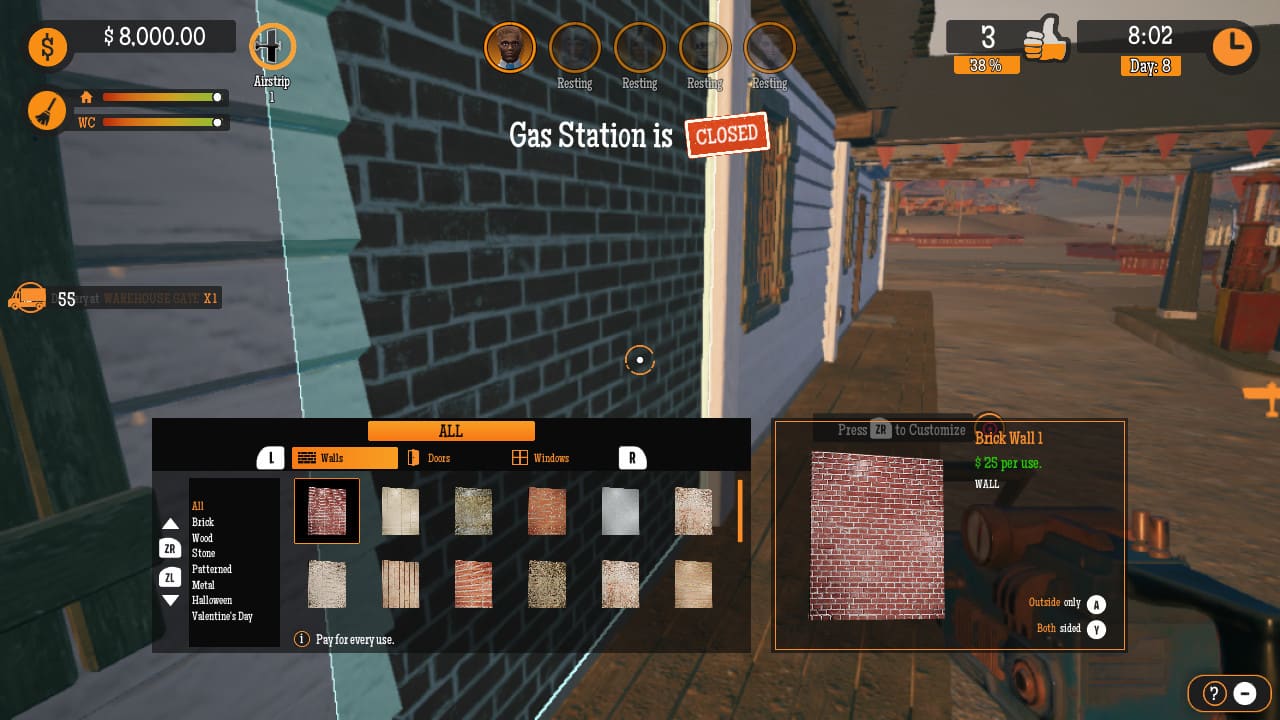Click the clock icon beside the time
Viewport: 1280px width, 720px height.
1231,46
